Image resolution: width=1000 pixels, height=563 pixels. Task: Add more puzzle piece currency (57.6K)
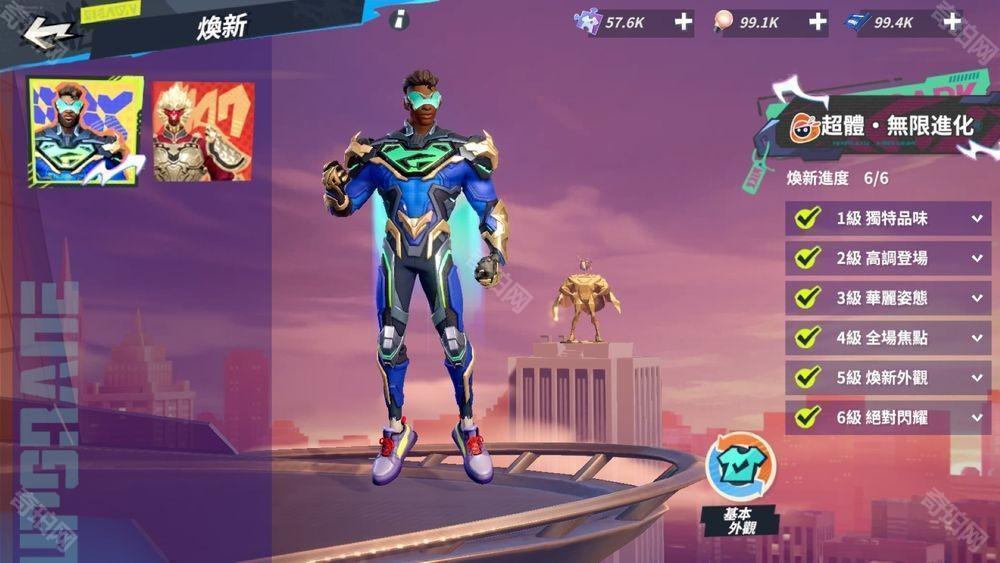point(683,22)
